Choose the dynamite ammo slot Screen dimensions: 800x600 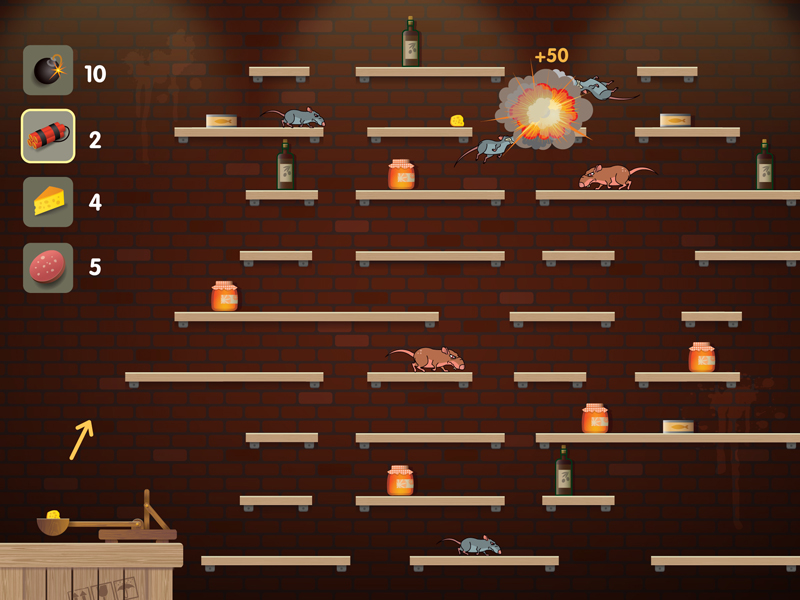coord(48,136)
